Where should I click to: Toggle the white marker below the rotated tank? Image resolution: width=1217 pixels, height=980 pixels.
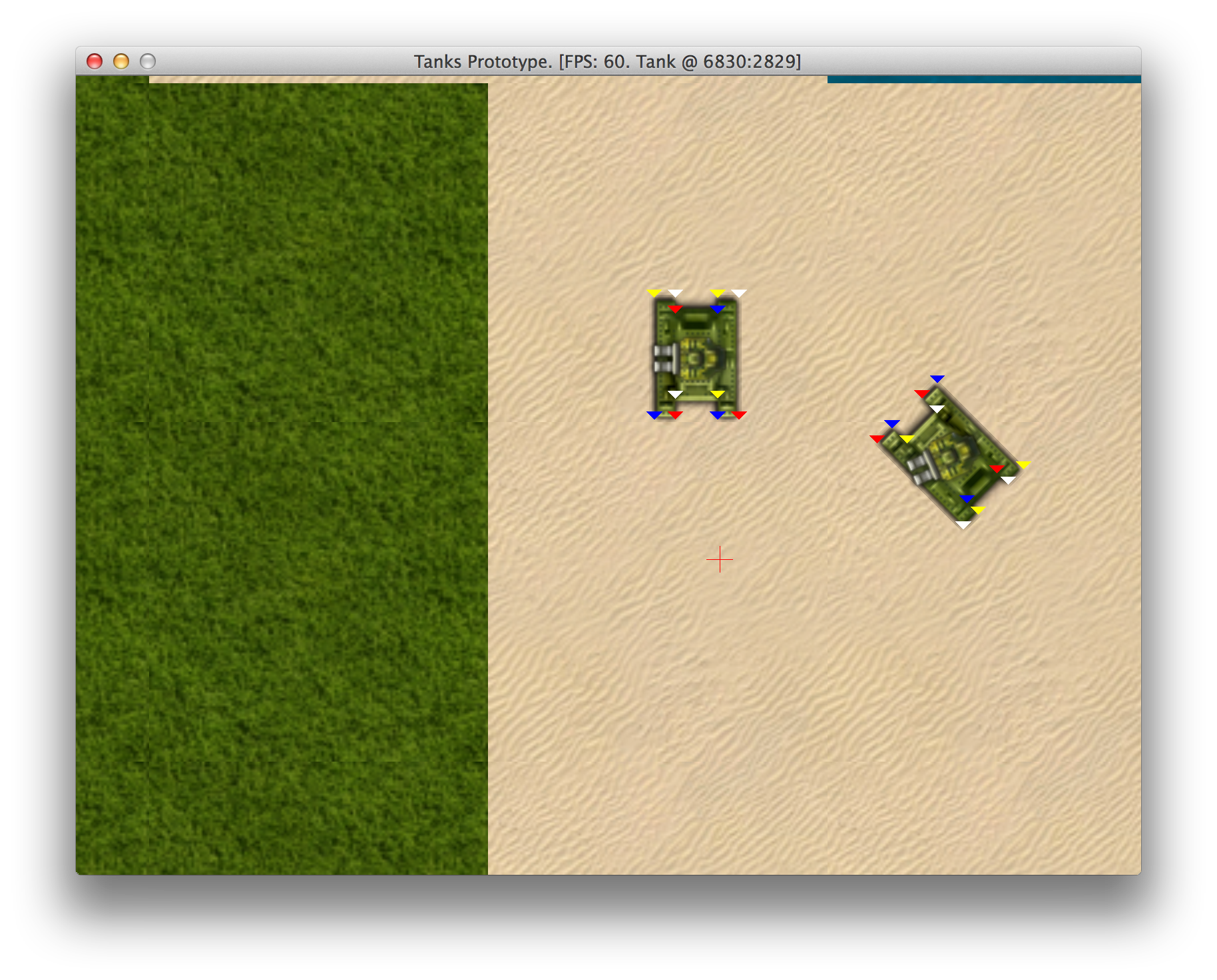[963, 524]
